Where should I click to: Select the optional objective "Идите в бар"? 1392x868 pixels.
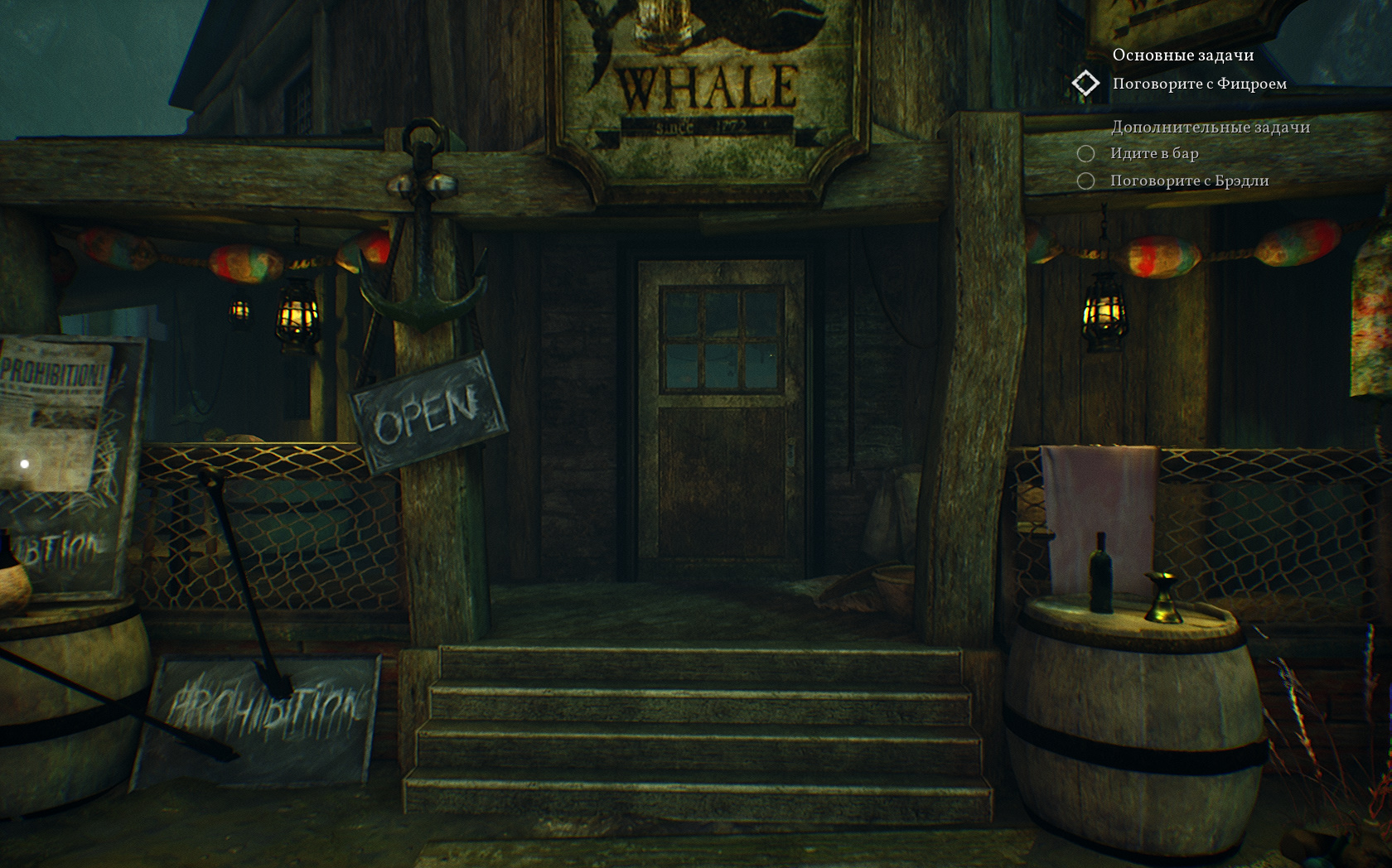[1154, 153]
